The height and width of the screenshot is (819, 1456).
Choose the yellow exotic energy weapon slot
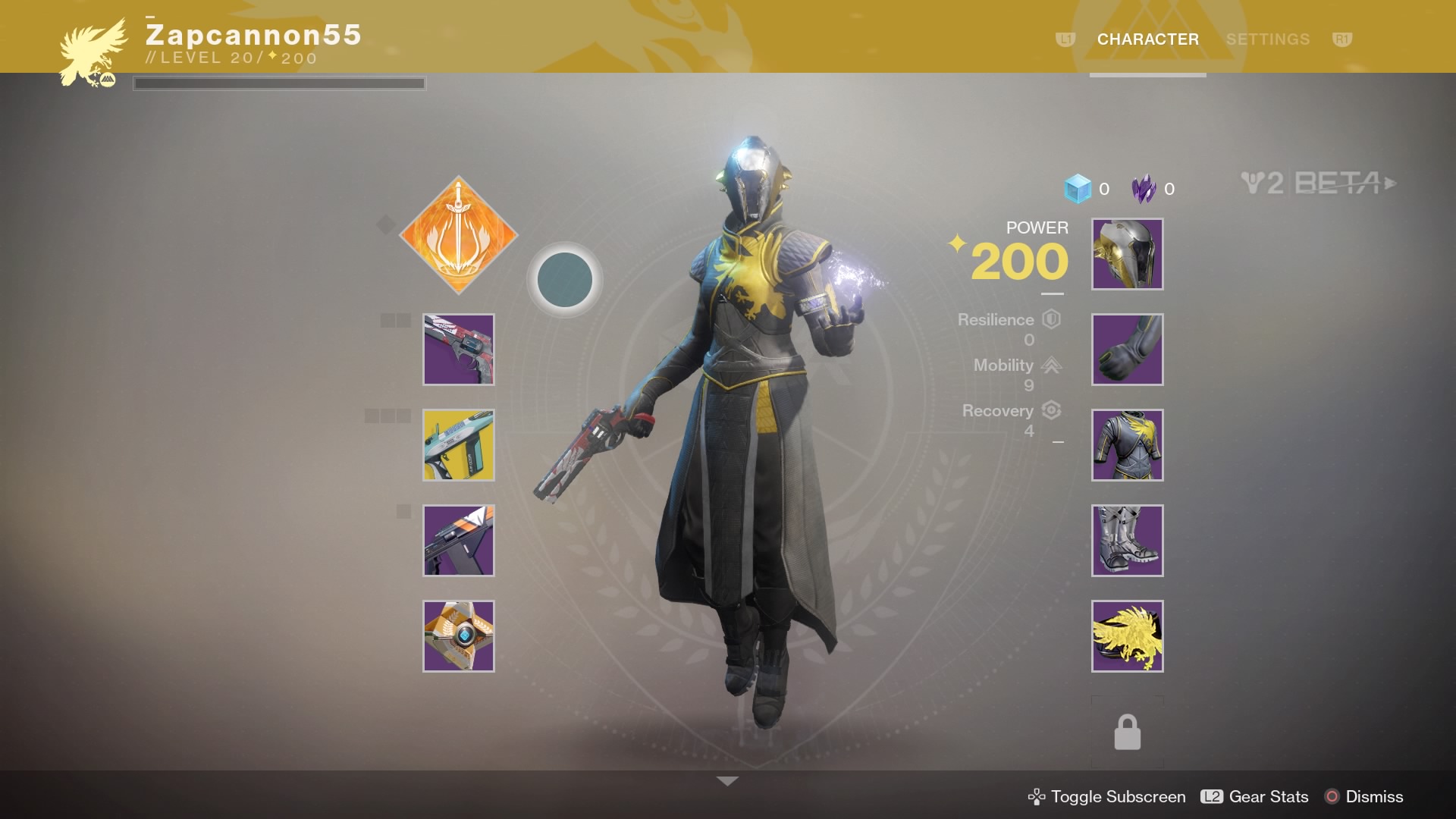459,445
